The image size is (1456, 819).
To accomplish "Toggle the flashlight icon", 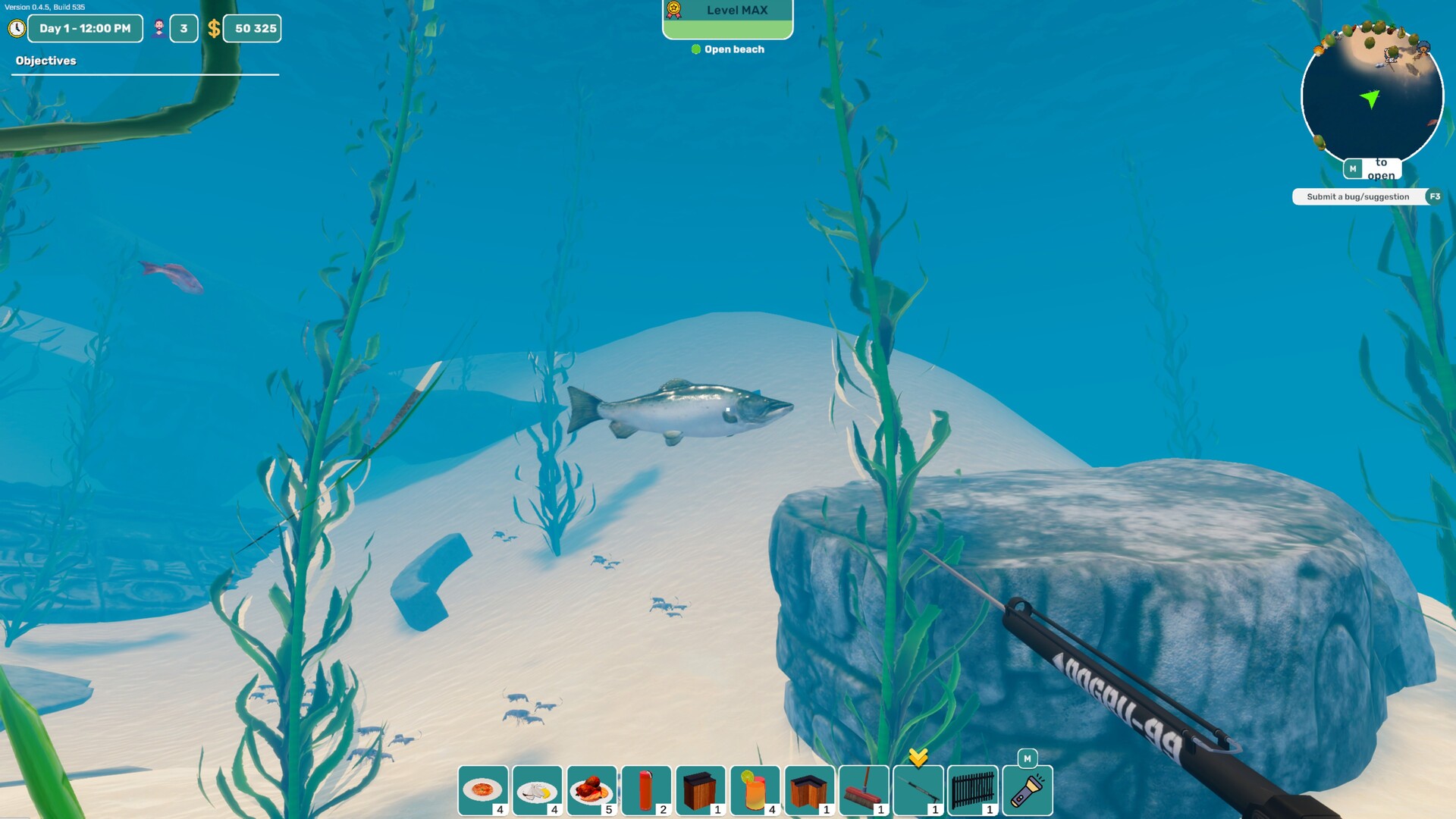I will 1028,790.
